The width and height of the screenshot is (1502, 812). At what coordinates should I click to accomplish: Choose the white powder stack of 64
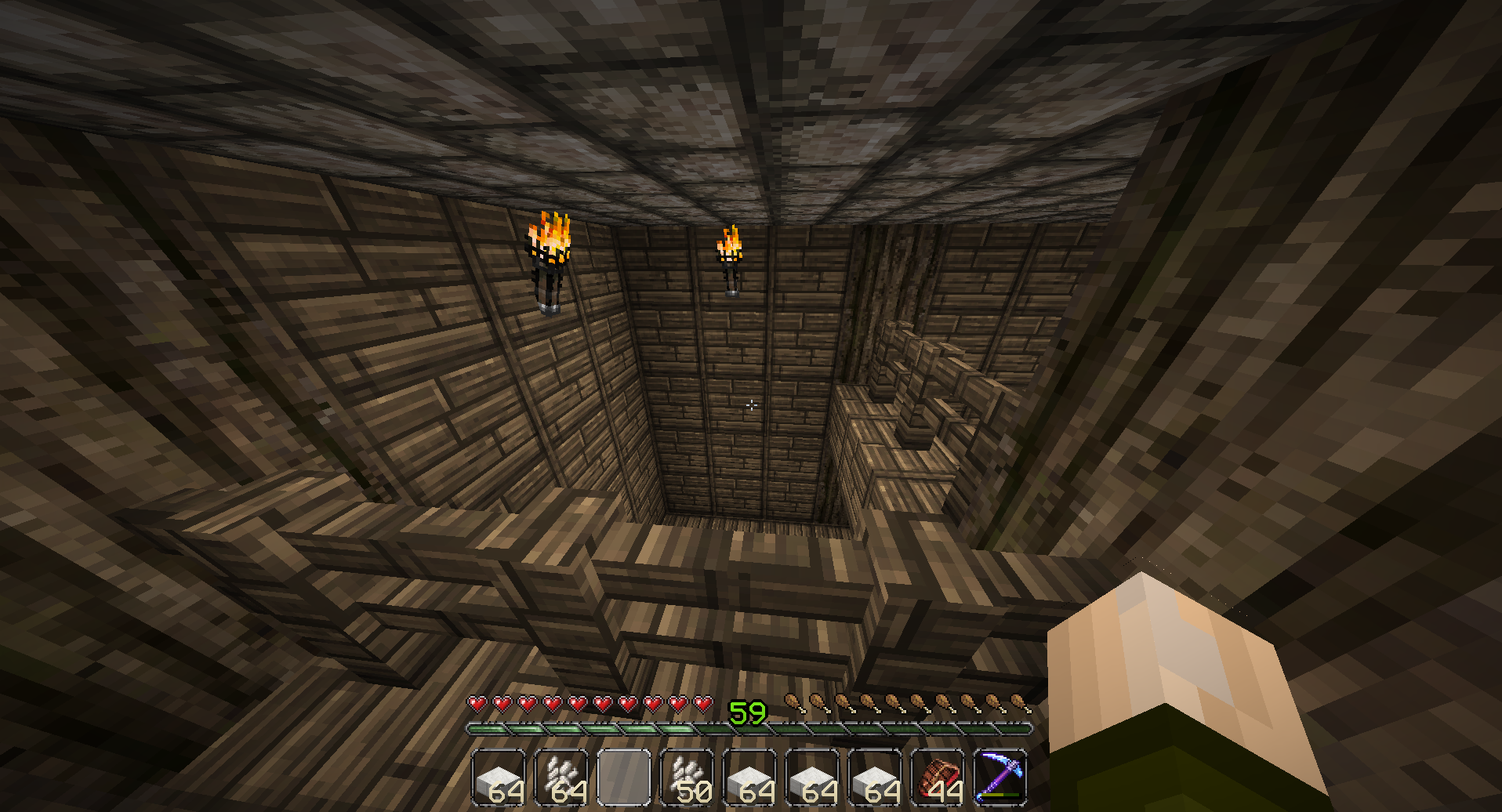(561, 777)
